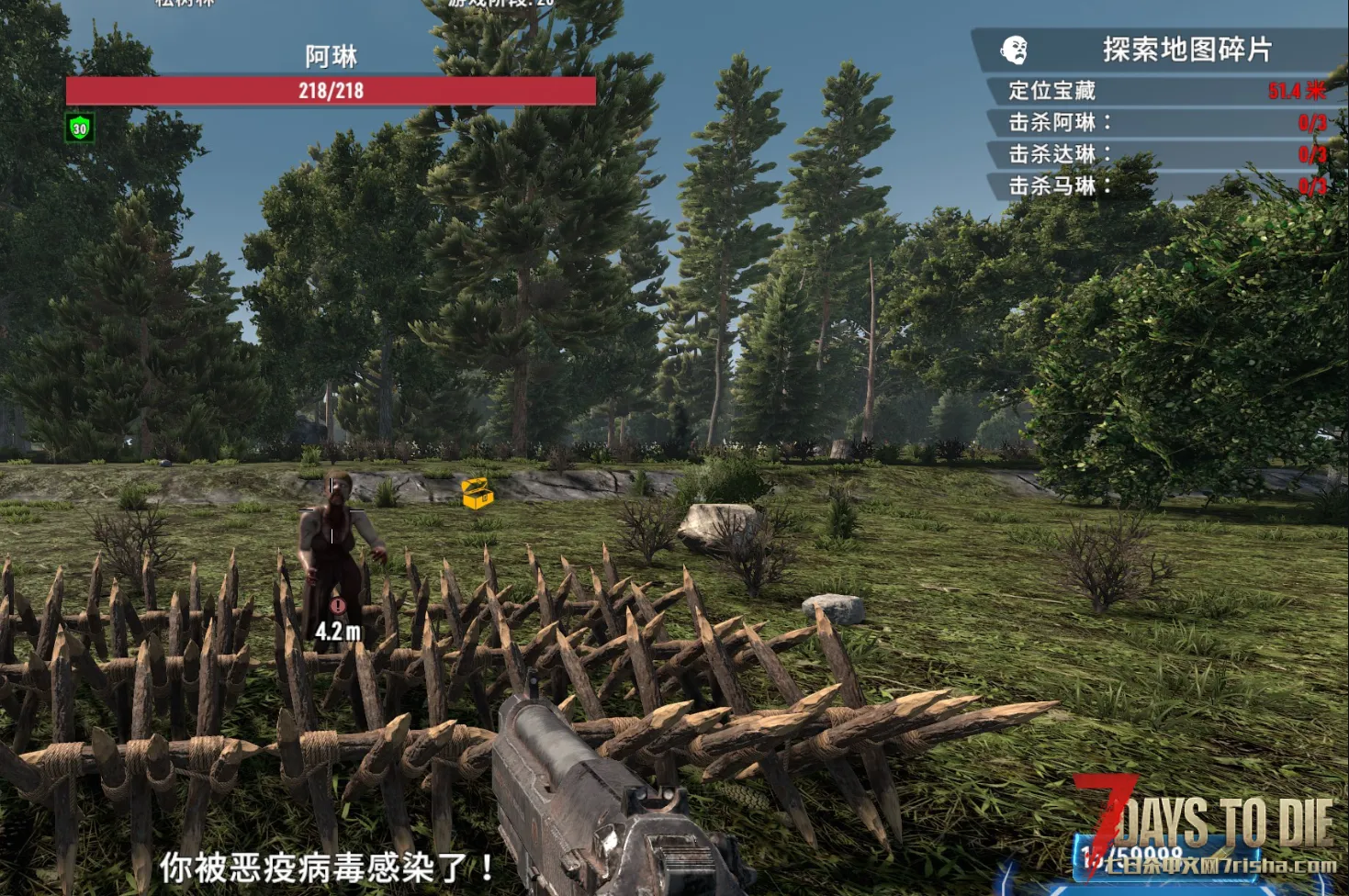Viewport: 1349px width, 896px height.
Task: Click the yellow treasure chest waypoint marker
Action: click(x=478, y=494)
